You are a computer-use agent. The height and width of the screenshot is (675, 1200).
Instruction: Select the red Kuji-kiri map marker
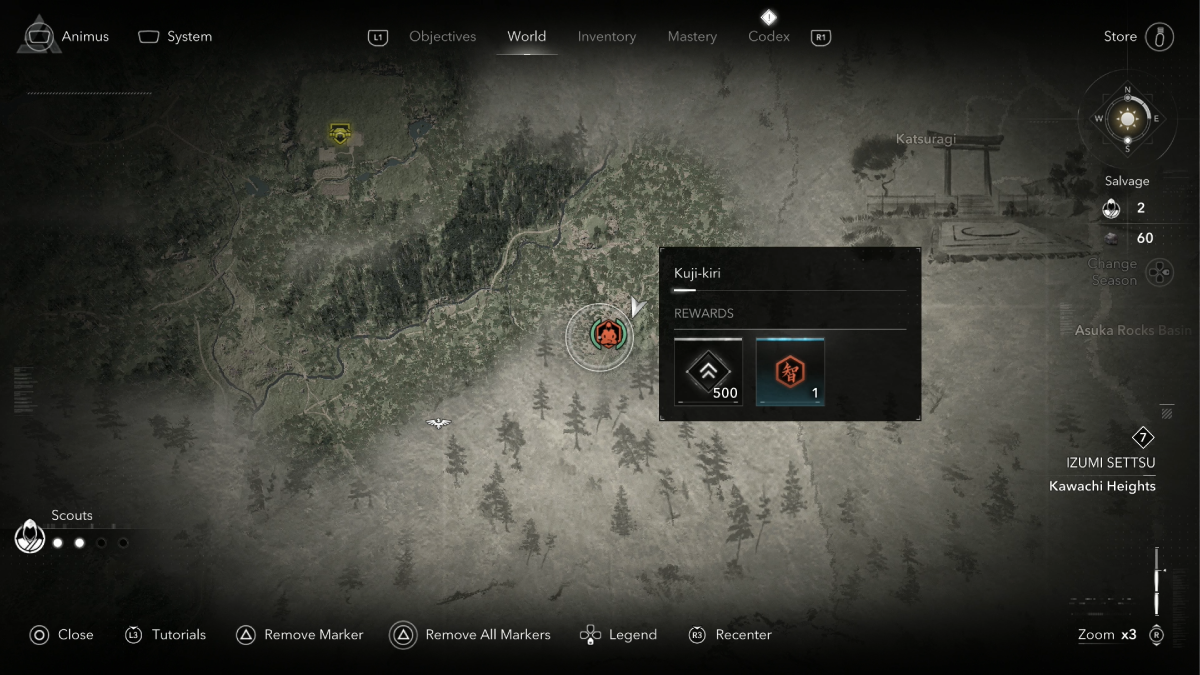click(x=605, y=335)
